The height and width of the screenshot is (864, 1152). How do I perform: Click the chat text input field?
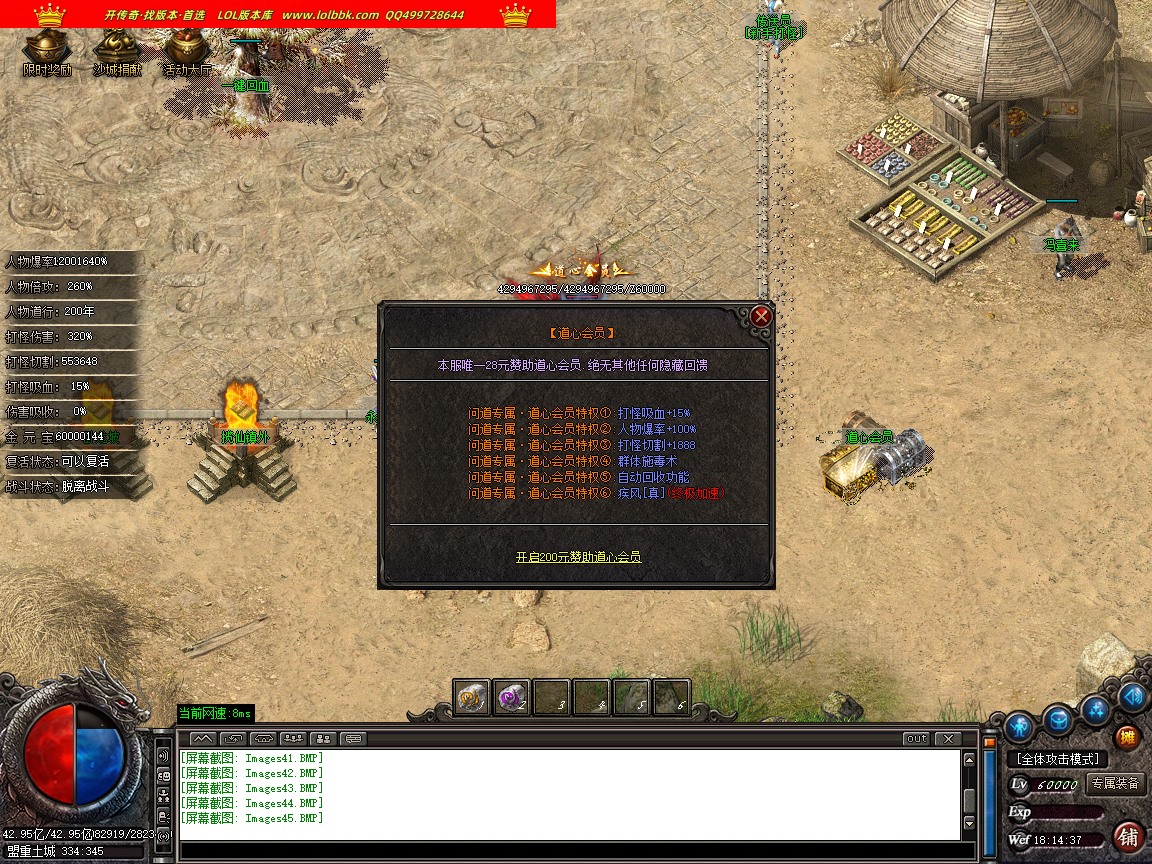[570, 852]
